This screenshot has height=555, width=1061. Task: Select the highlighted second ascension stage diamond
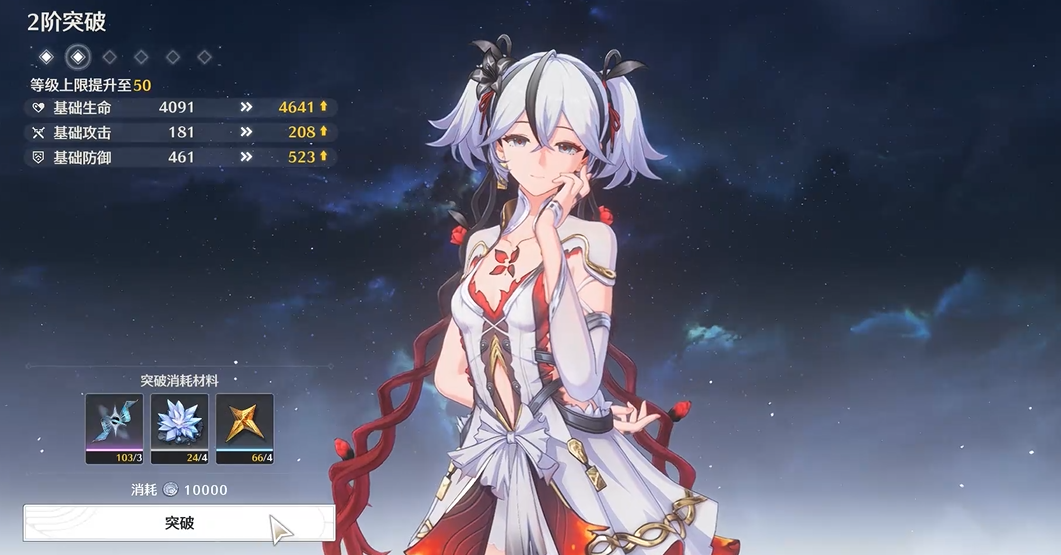point(78,56)
